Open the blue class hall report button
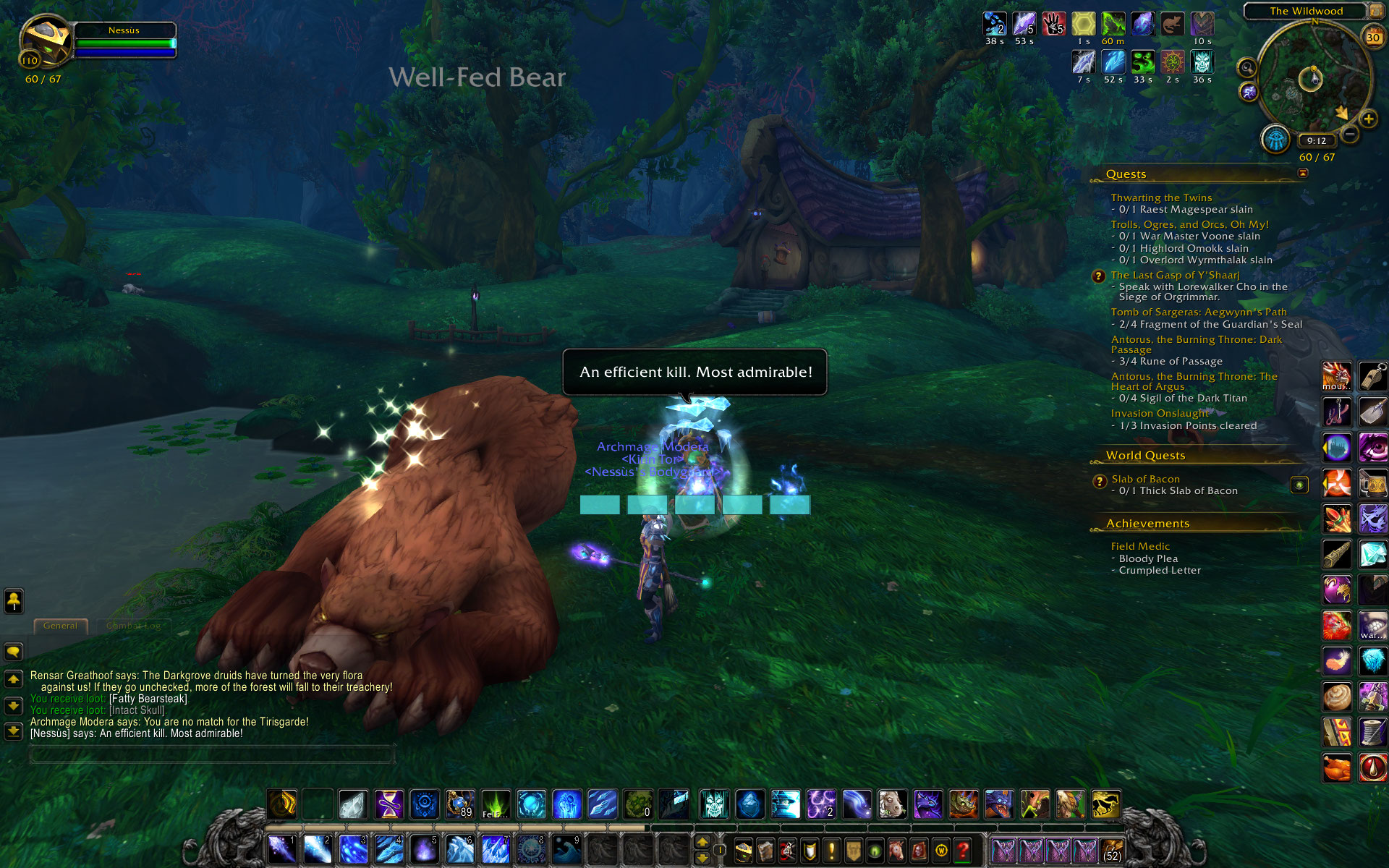 (x=1275, y=139)
